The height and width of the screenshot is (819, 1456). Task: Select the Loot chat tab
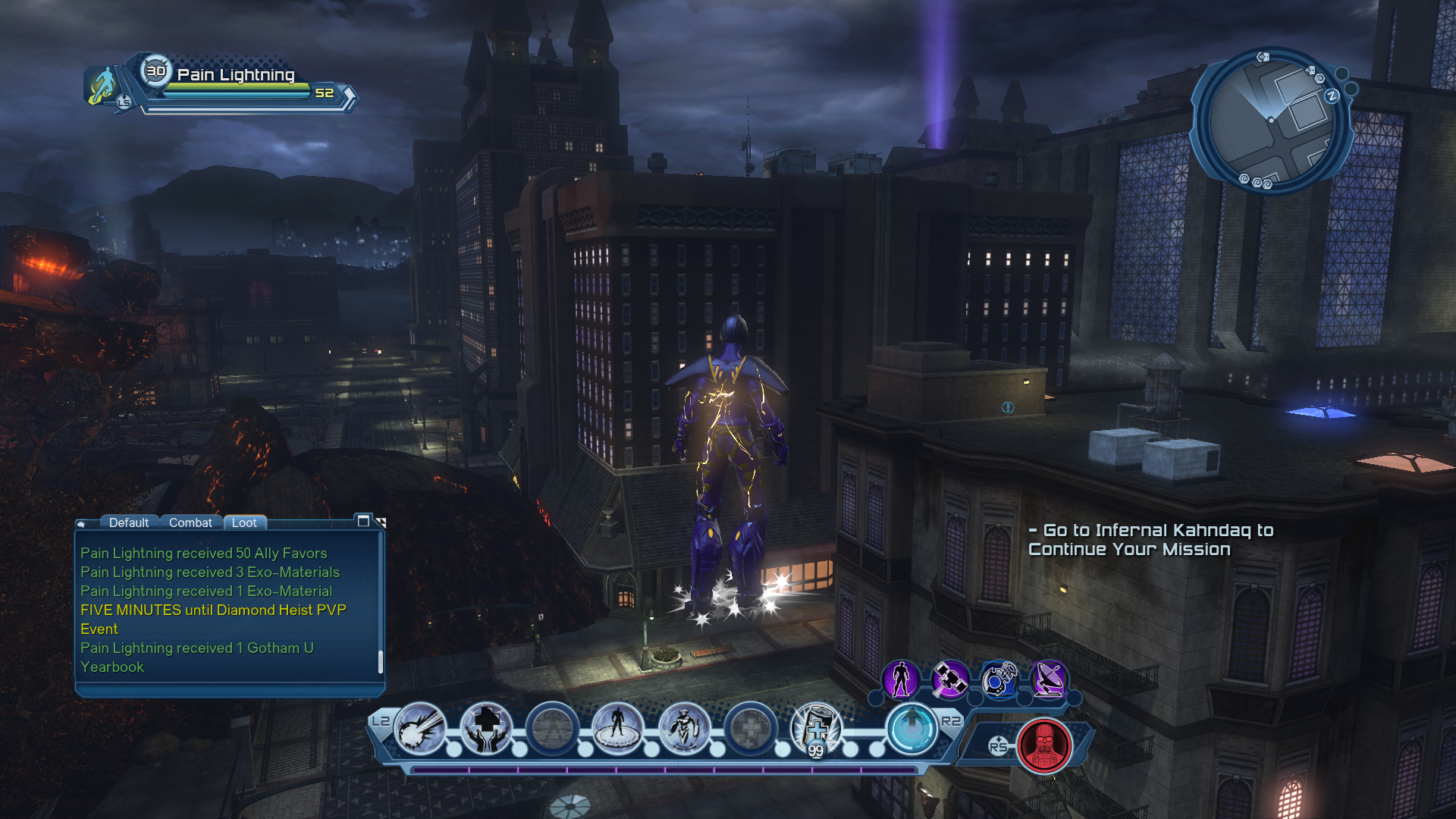coord(244,522)
